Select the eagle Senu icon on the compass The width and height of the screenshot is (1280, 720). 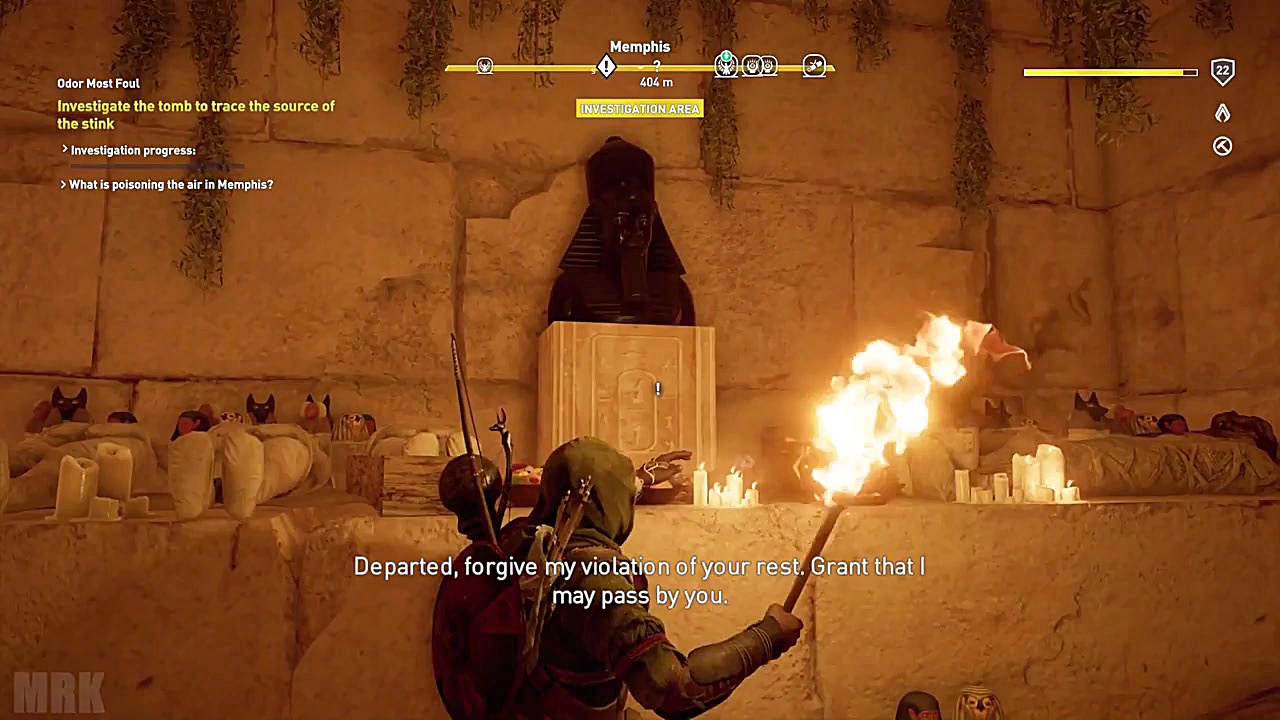click(725, 68)
